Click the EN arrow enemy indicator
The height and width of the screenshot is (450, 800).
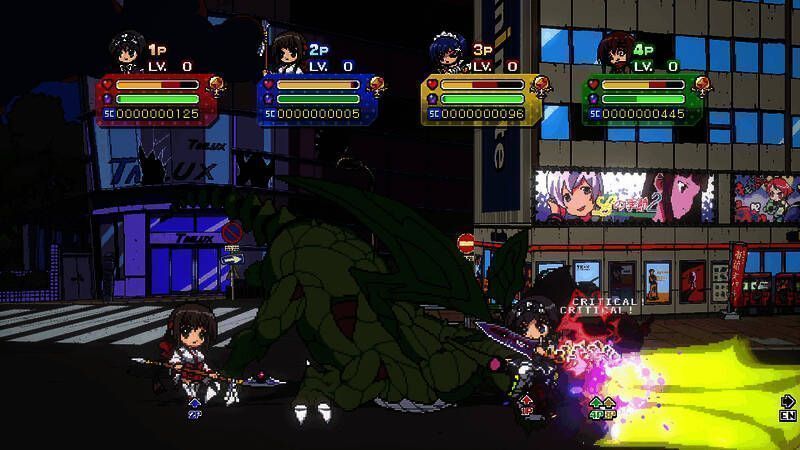pos(787,408)
